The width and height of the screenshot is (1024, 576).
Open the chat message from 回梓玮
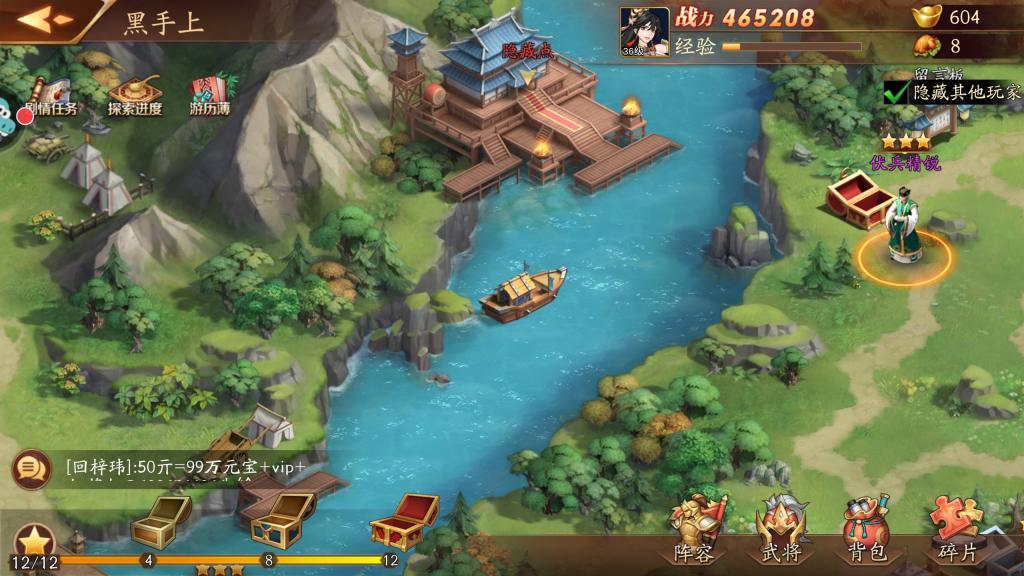pos(185,467)
